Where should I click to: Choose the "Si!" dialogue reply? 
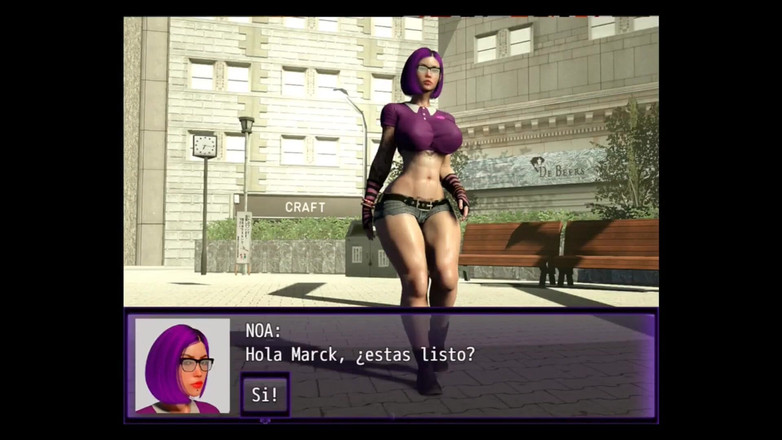click(x=265, y=394)
